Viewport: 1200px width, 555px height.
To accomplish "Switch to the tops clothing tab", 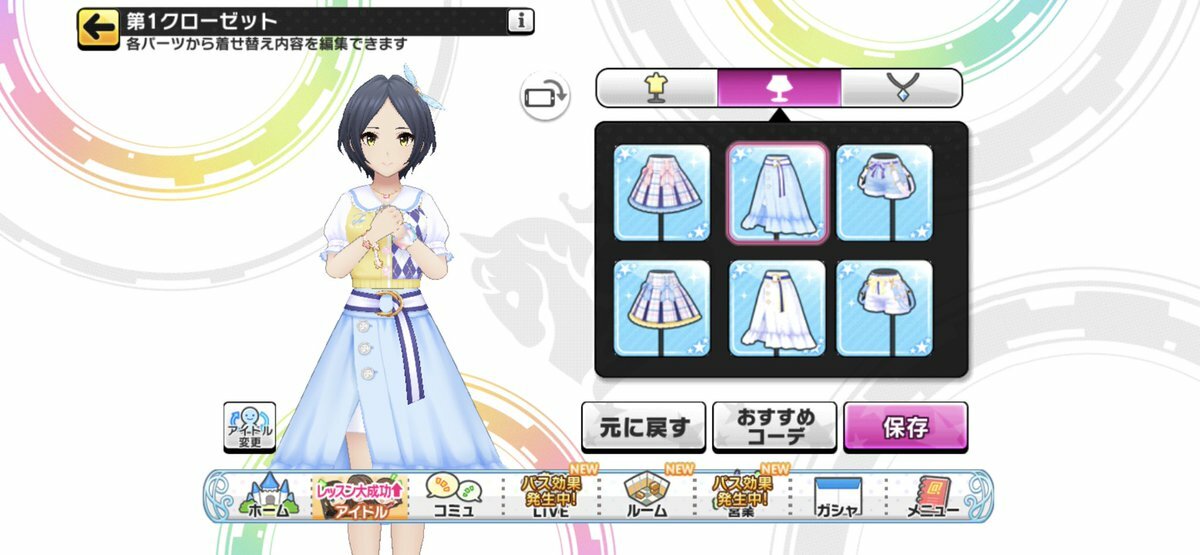I will pos(656,88).
